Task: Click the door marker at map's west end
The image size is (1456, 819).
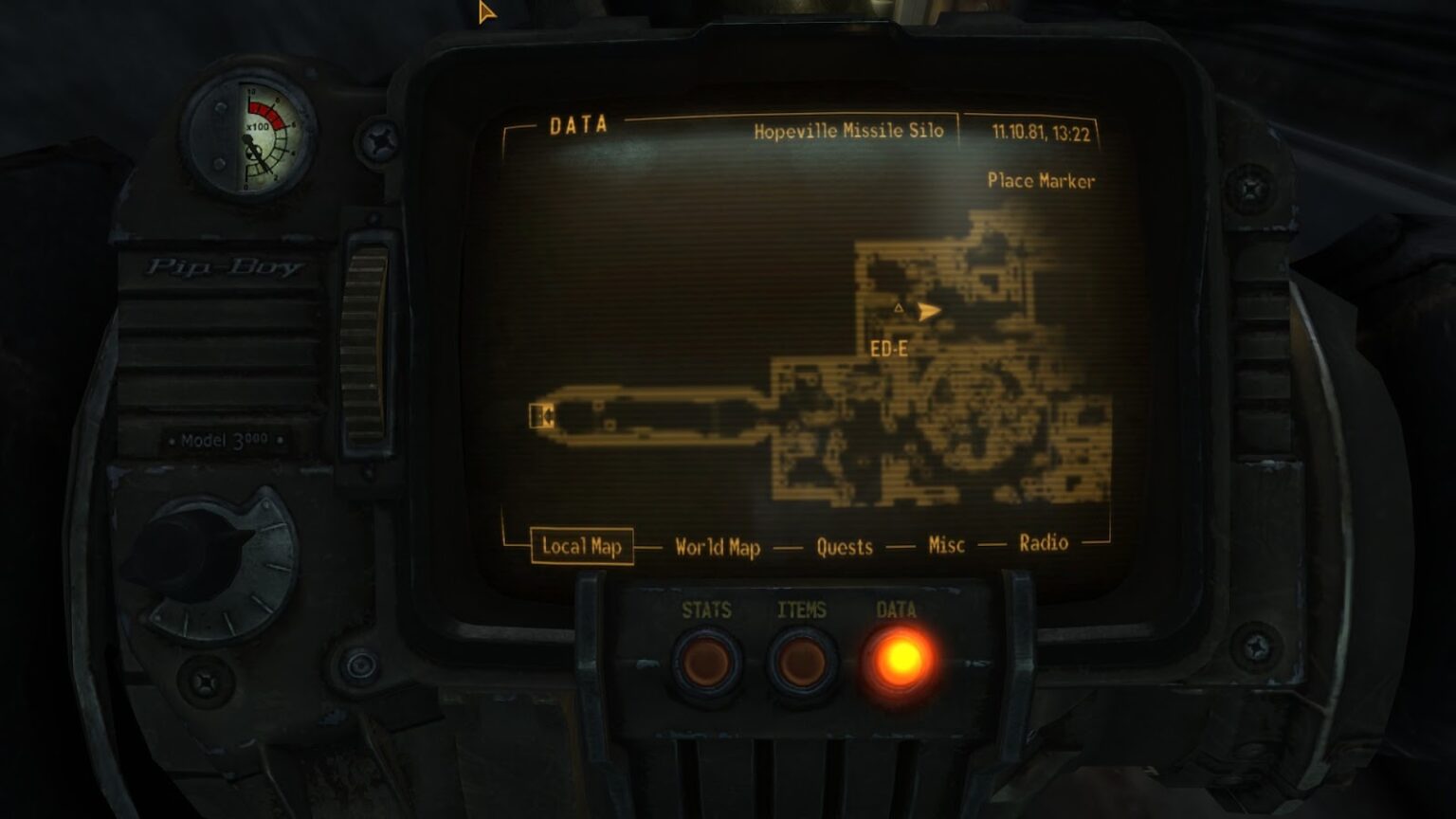Action: click(x=541, y=416)
